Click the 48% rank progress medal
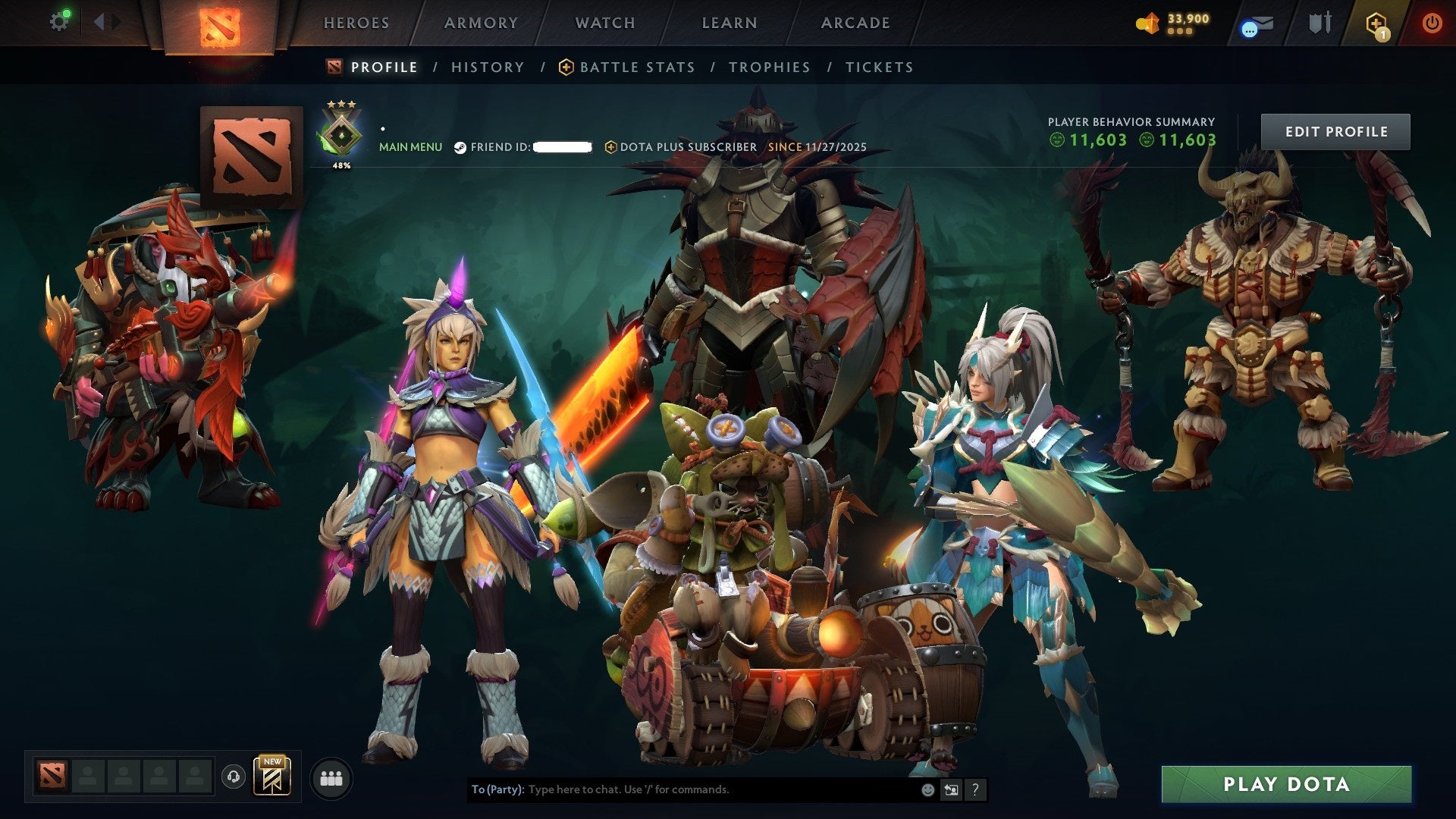Viewport: 1456px width, 819px height. tap(341, 133)
